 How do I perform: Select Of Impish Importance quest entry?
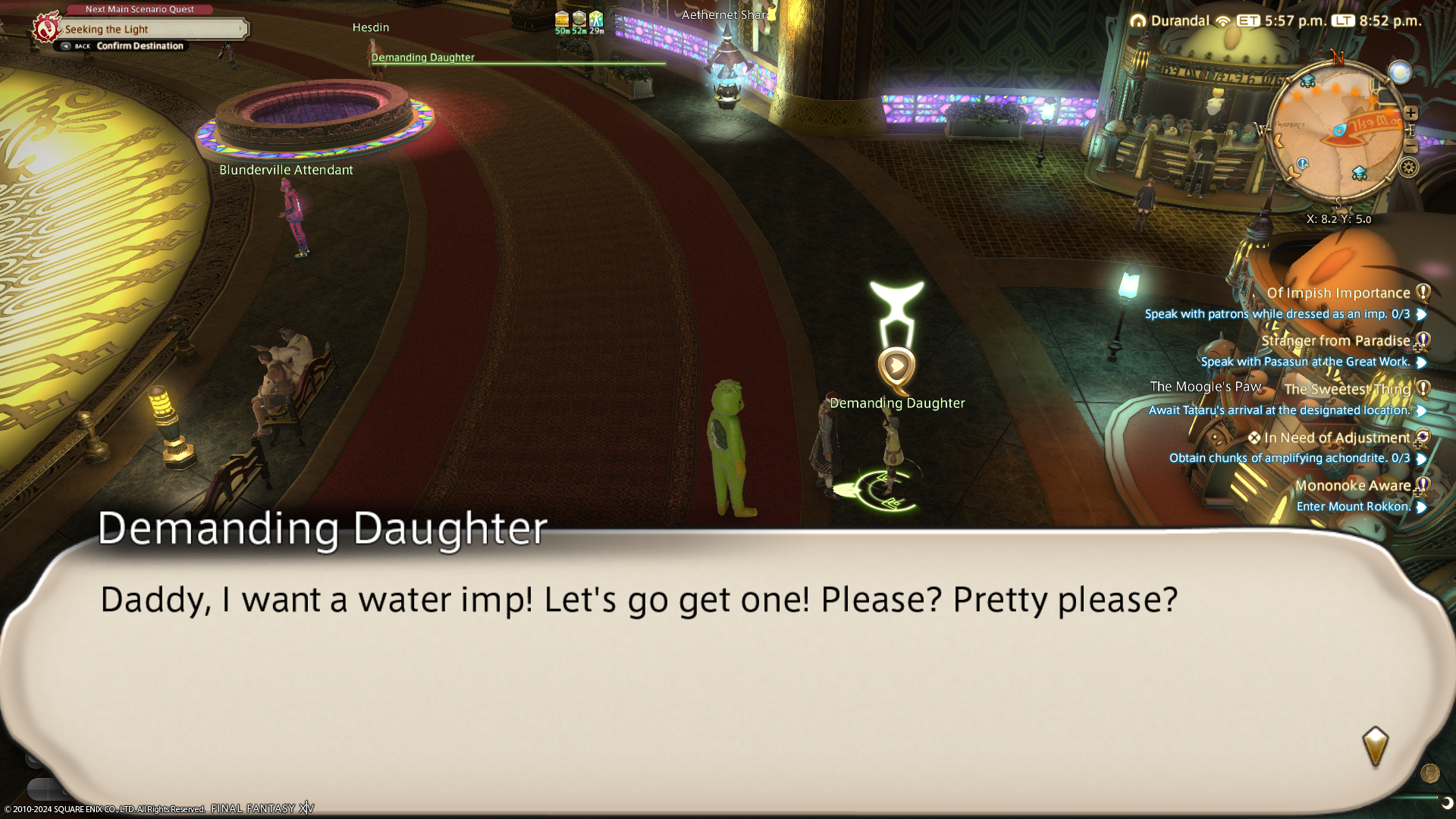[x=1338, y=293]
